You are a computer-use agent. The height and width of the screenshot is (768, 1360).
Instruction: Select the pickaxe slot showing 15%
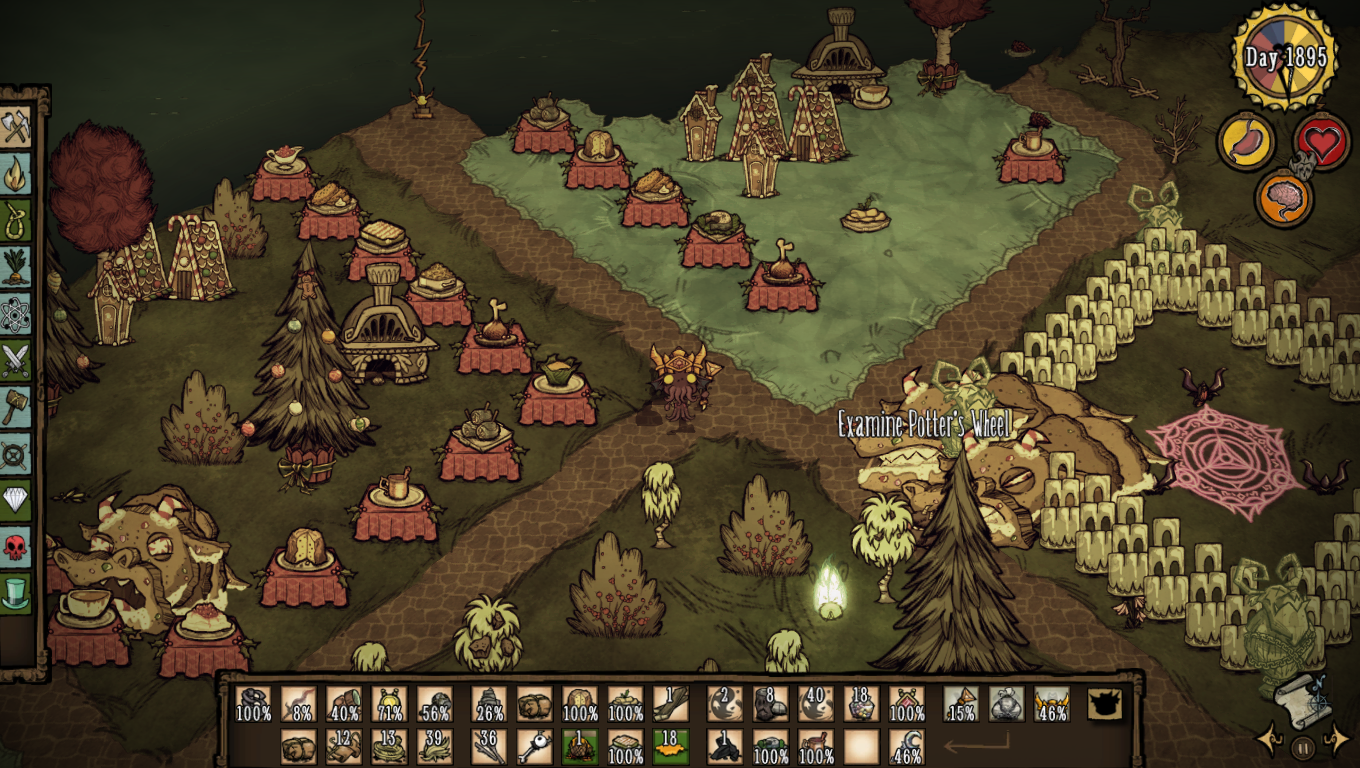coord(961,704)
